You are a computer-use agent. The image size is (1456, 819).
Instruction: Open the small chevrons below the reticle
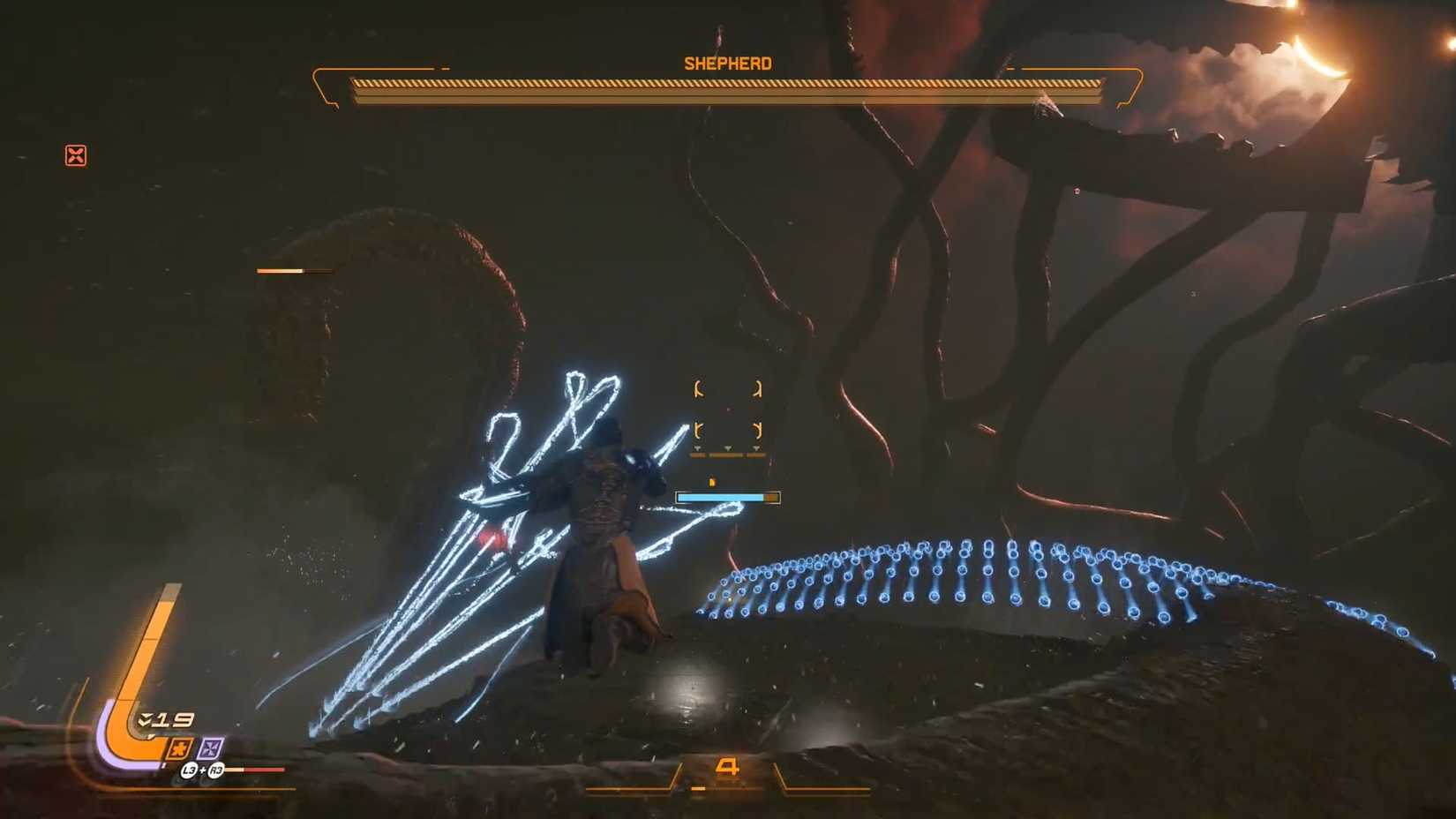pos(727,448)
